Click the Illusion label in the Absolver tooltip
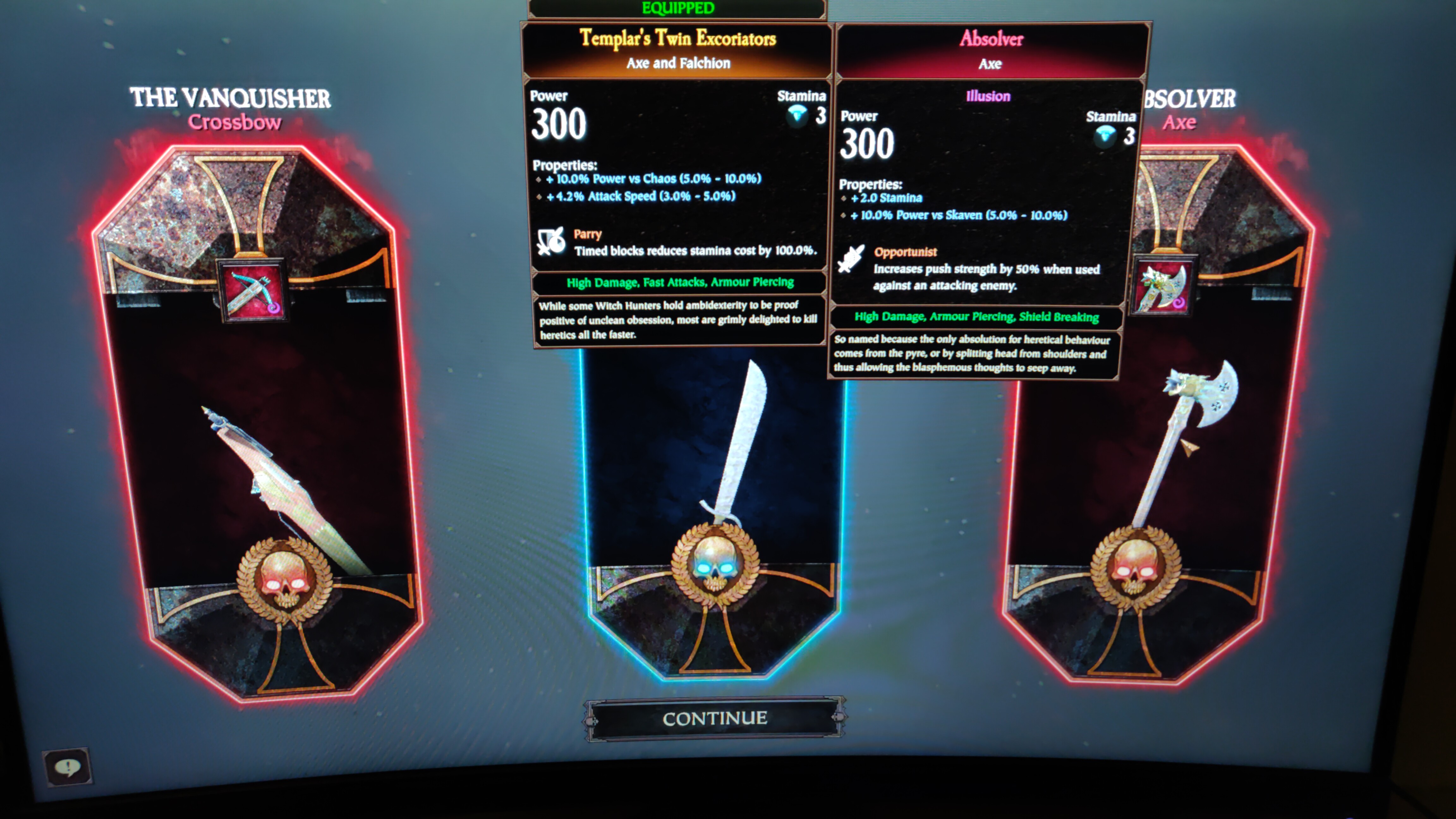1456x819 pixels. click(x=988, y=96)
